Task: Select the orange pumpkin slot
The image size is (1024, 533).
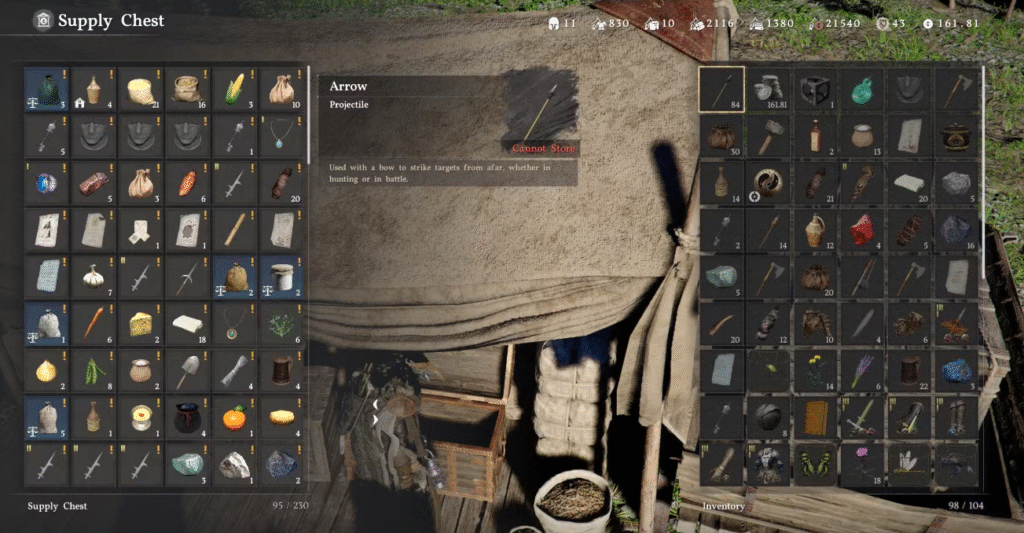Action: [x=234, y=416]
